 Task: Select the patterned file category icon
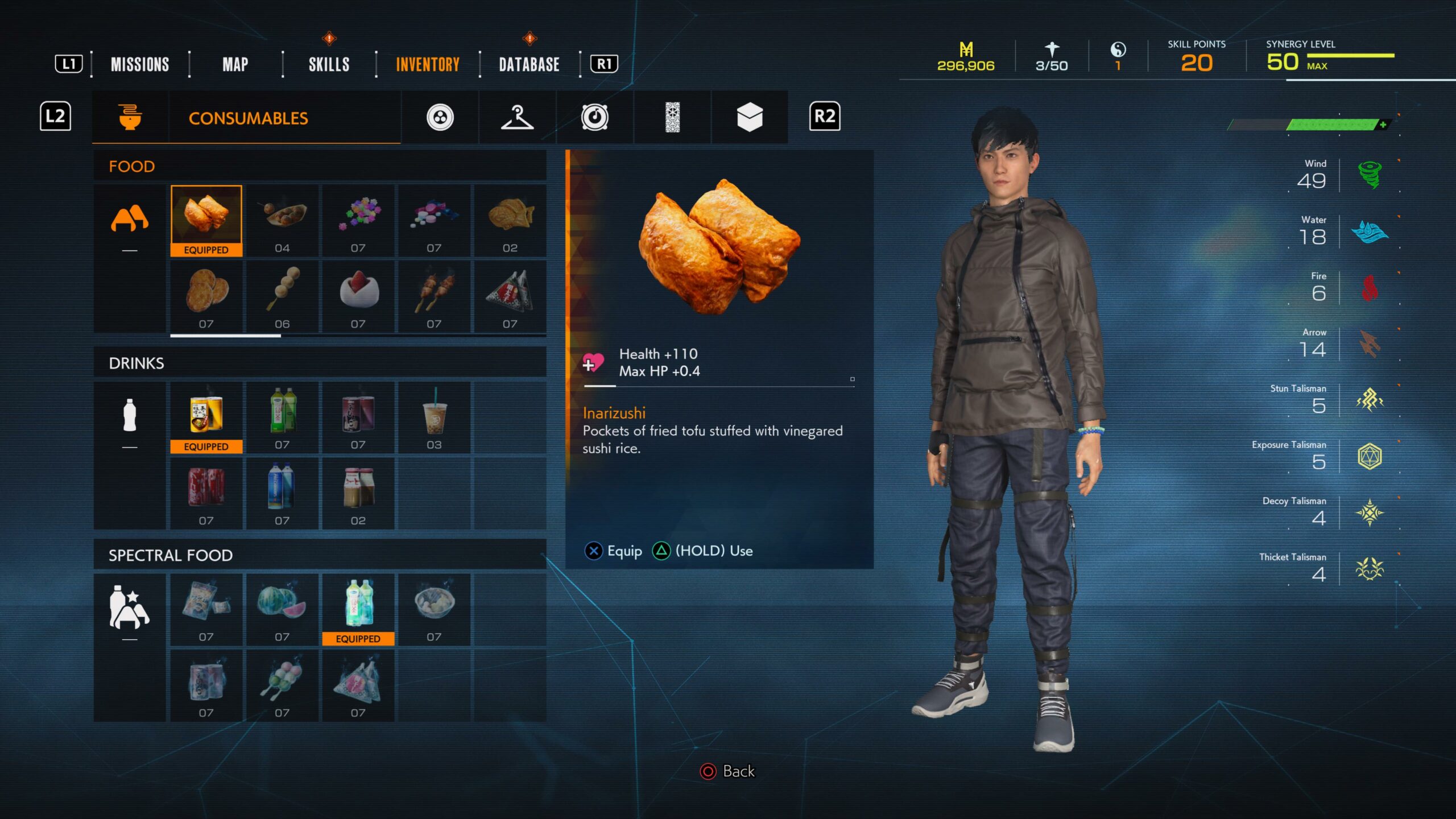673,117
